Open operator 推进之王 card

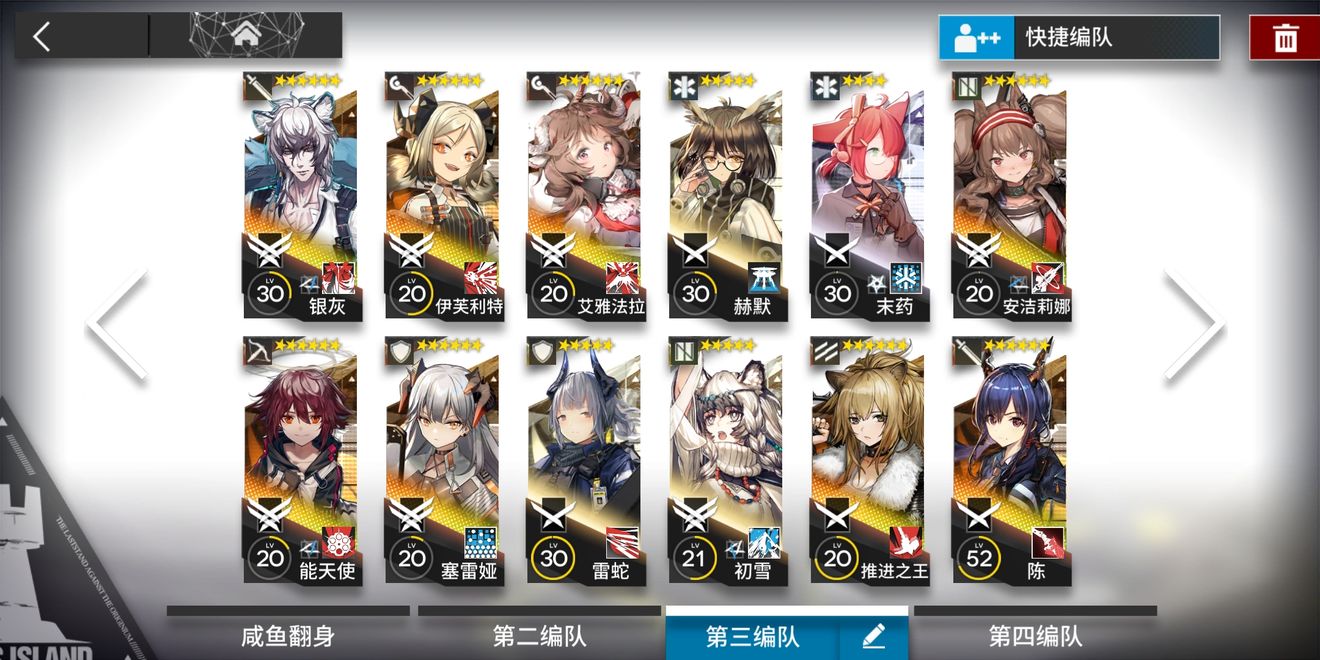point(869,460)
